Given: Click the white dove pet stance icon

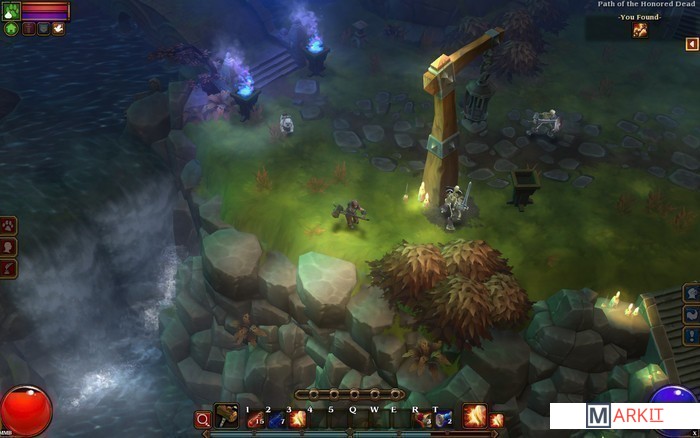Looking at the screenshot, I should pyautogui.click(x=58, y=29).
